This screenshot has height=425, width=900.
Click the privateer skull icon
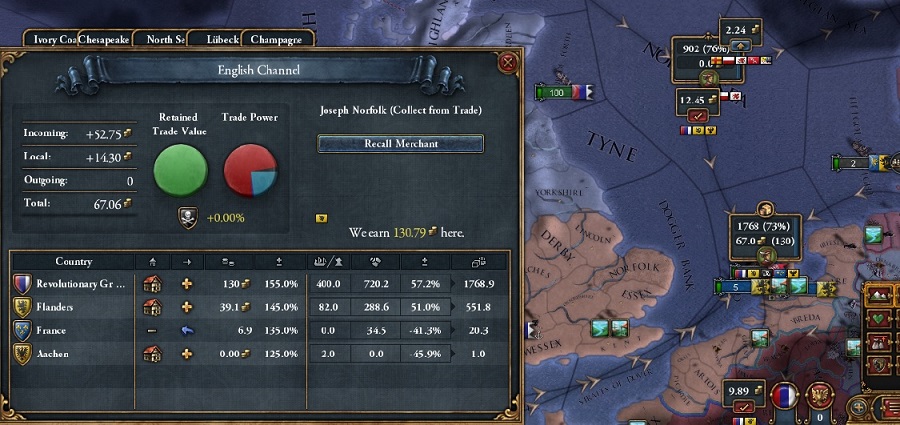pyautogui.click(x=186, y=217)
